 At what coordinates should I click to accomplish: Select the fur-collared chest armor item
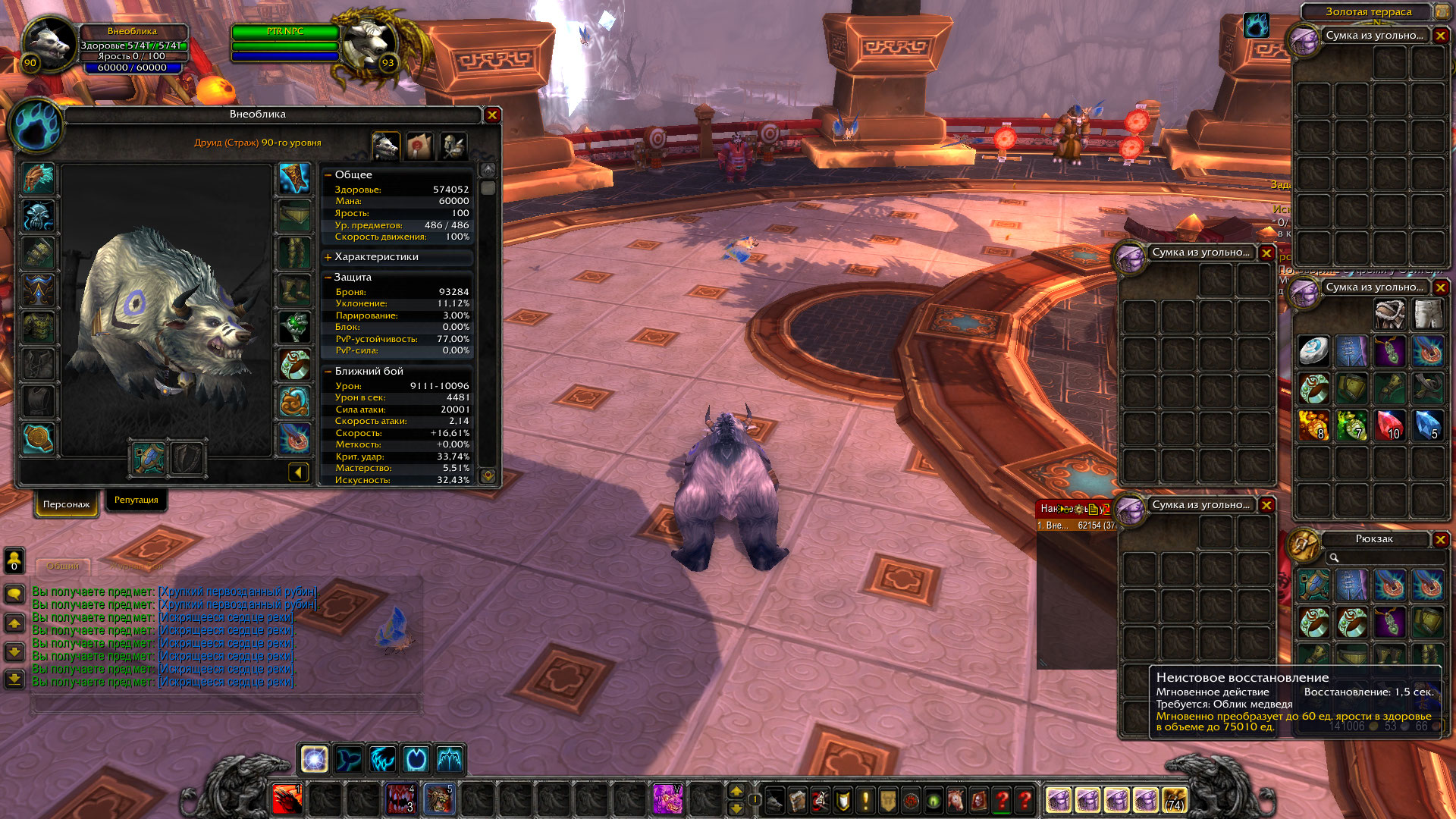point(1389,313)
